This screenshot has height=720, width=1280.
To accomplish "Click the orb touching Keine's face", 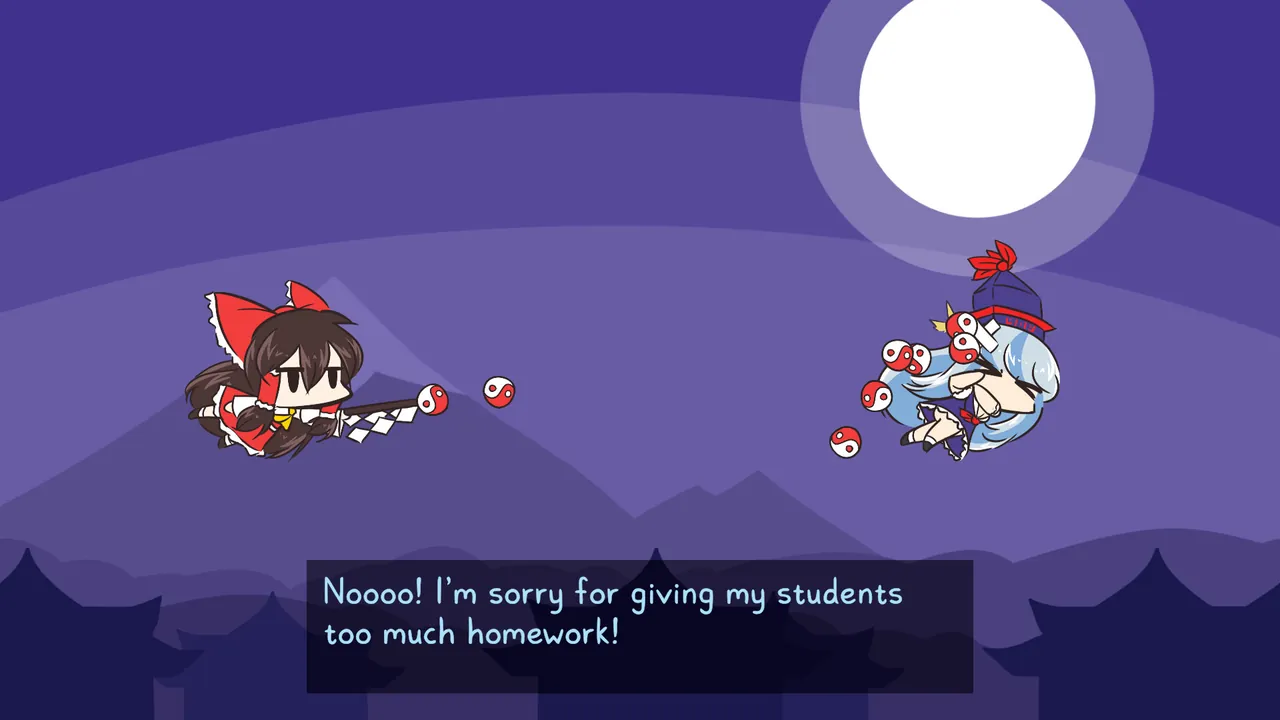I will tap(964, 346).
